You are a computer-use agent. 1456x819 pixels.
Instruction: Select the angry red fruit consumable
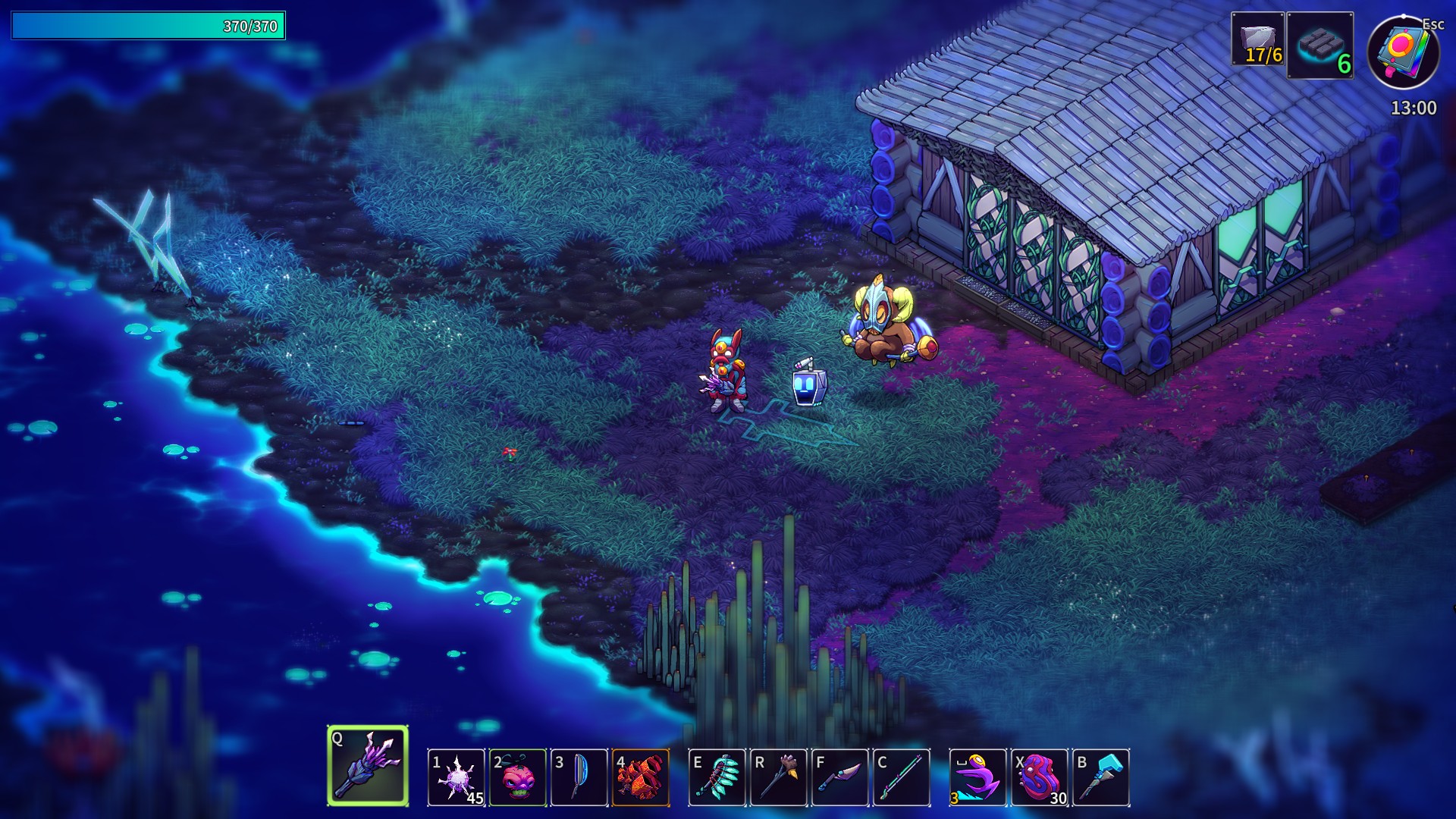coord(518,777)
